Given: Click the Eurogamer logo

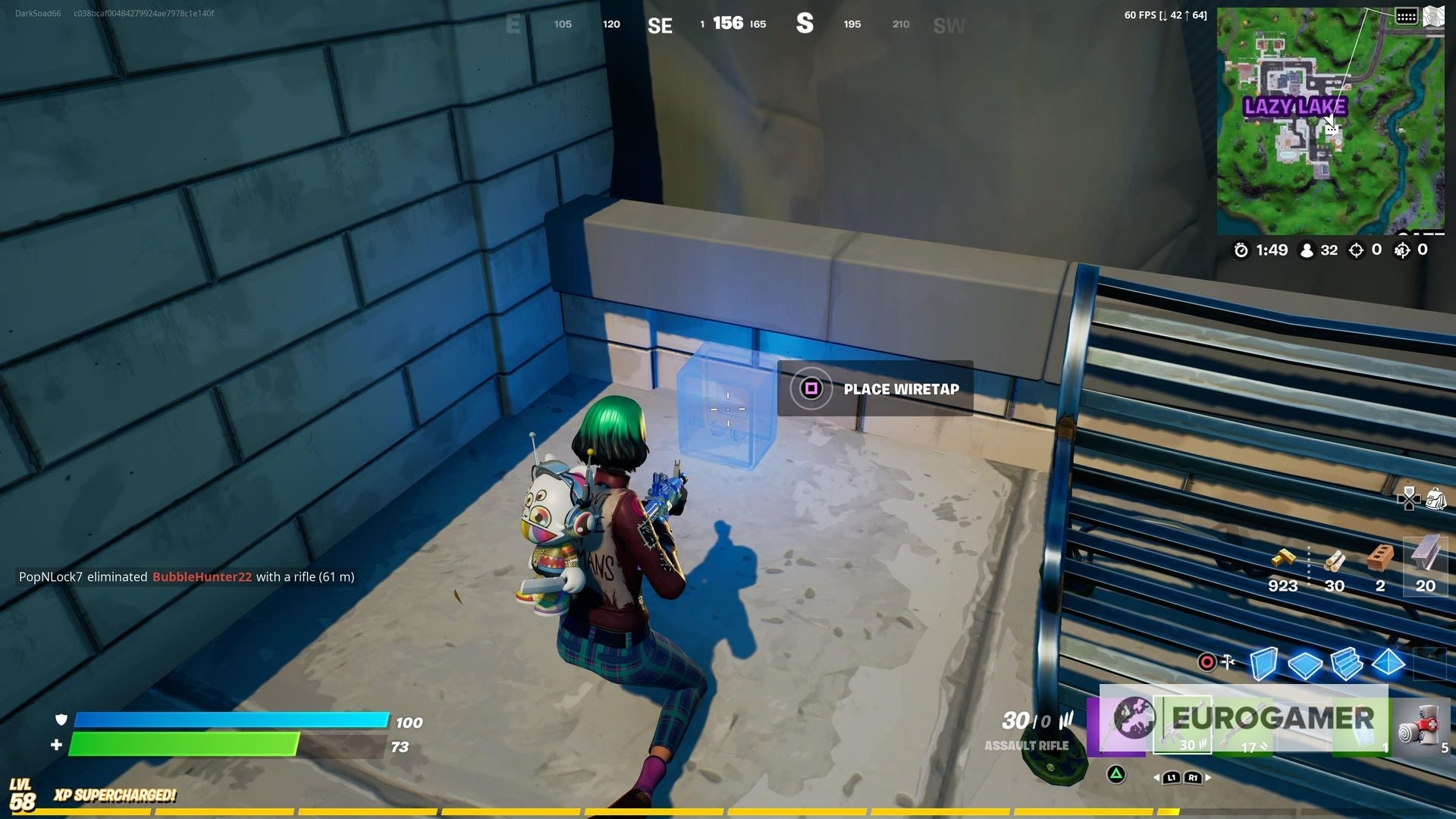Looking at the screenshot, I should point(1272,717).
